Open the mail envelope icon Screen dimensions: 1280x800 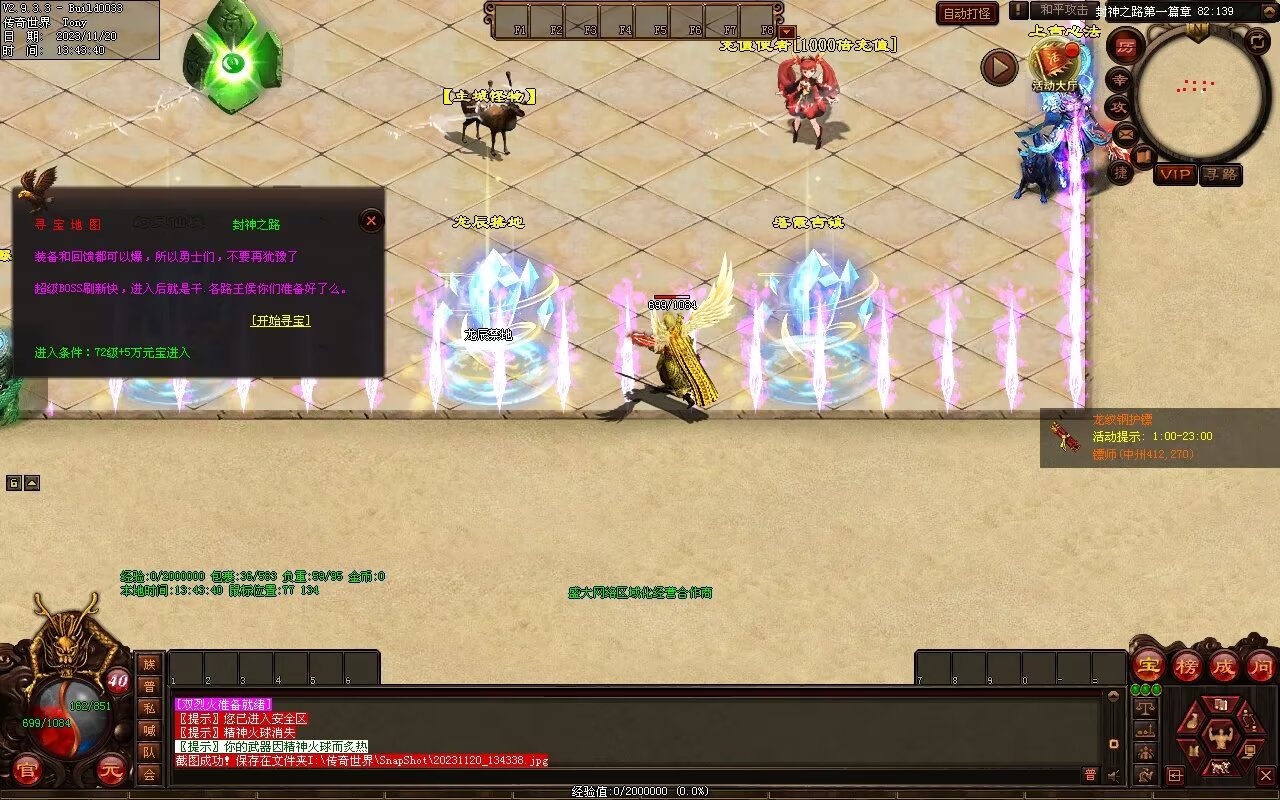(x=1125, y=133)
